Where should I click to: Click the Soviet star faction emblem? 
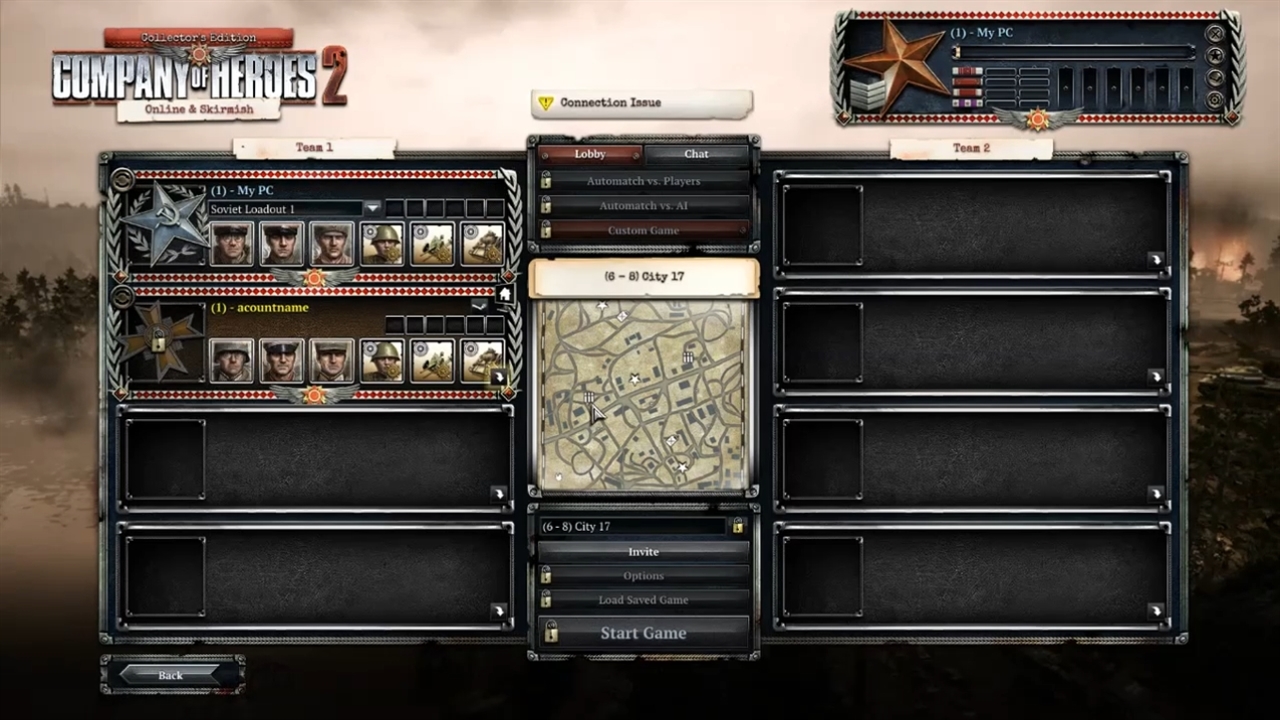(x=163, y=222)
